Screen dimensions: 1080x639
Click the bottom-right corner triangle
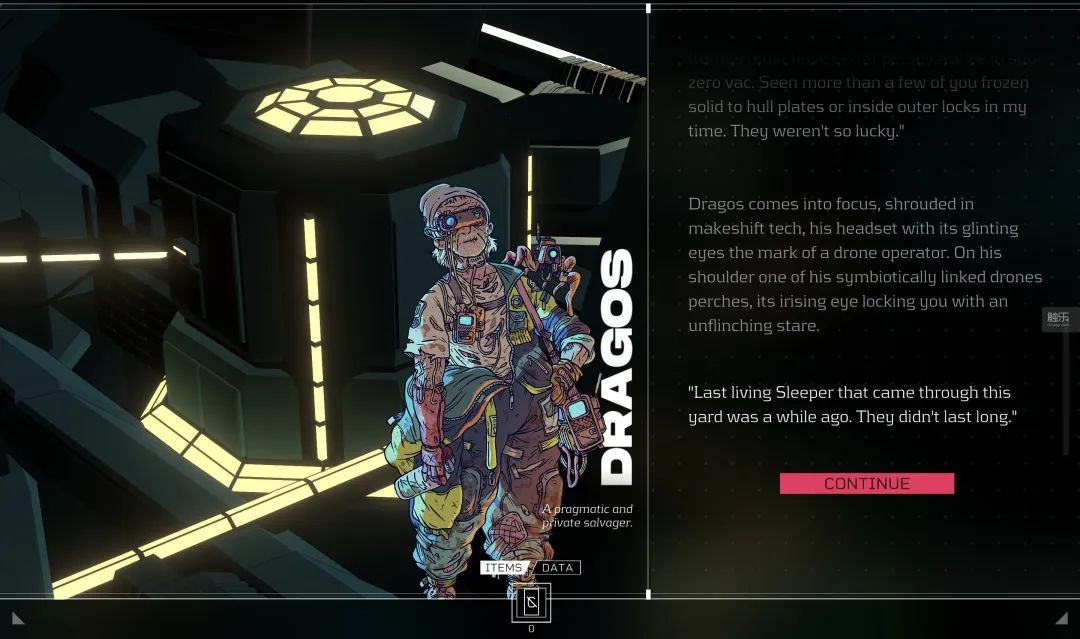(1061, 619)
